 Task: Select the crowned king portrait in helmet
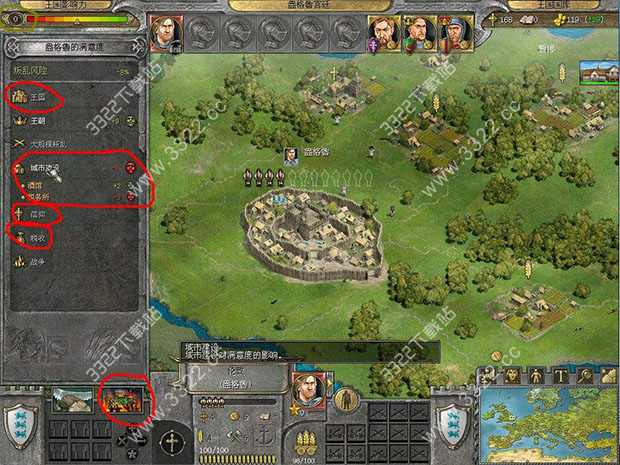453,32
